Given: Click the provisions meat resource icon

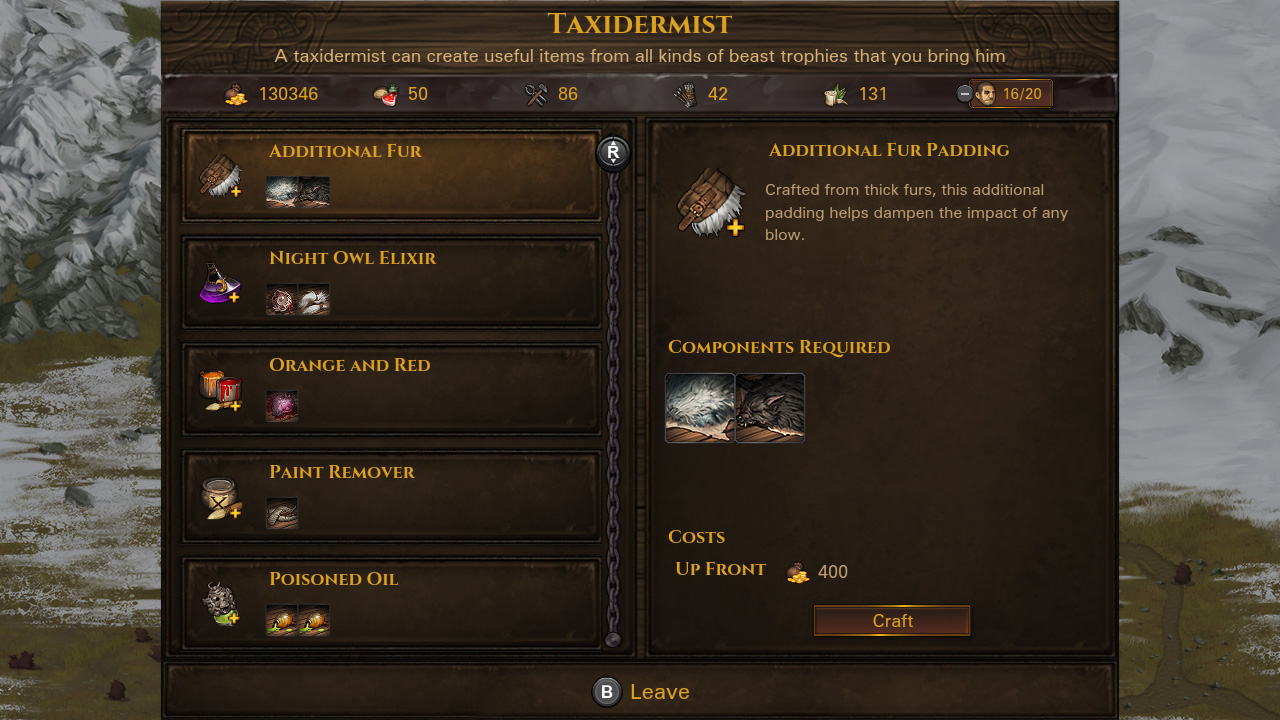Looking at the screenshot, I should [x=384, y=93].
